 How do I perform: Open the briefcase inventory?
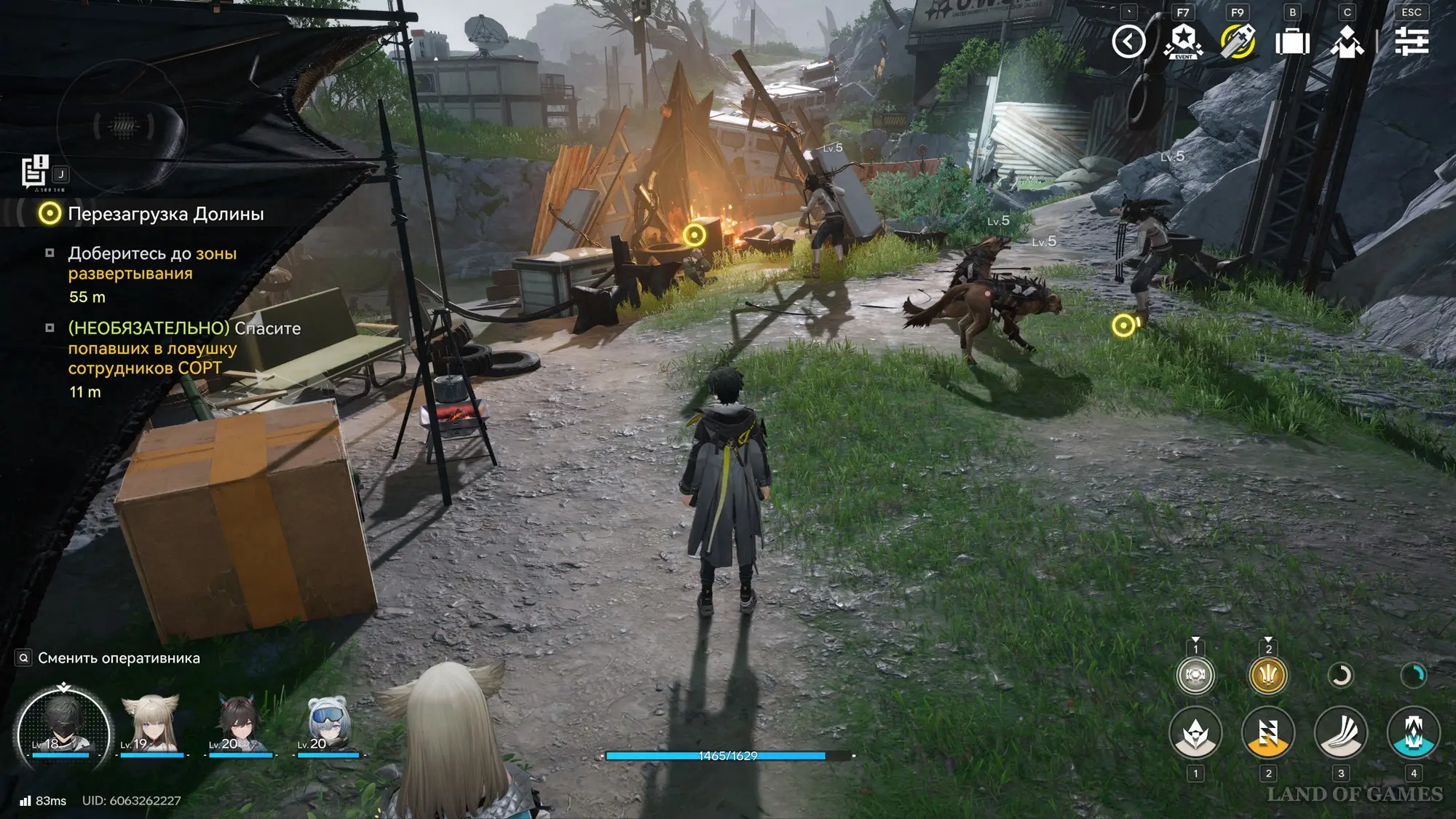(x=1292, y=41)
